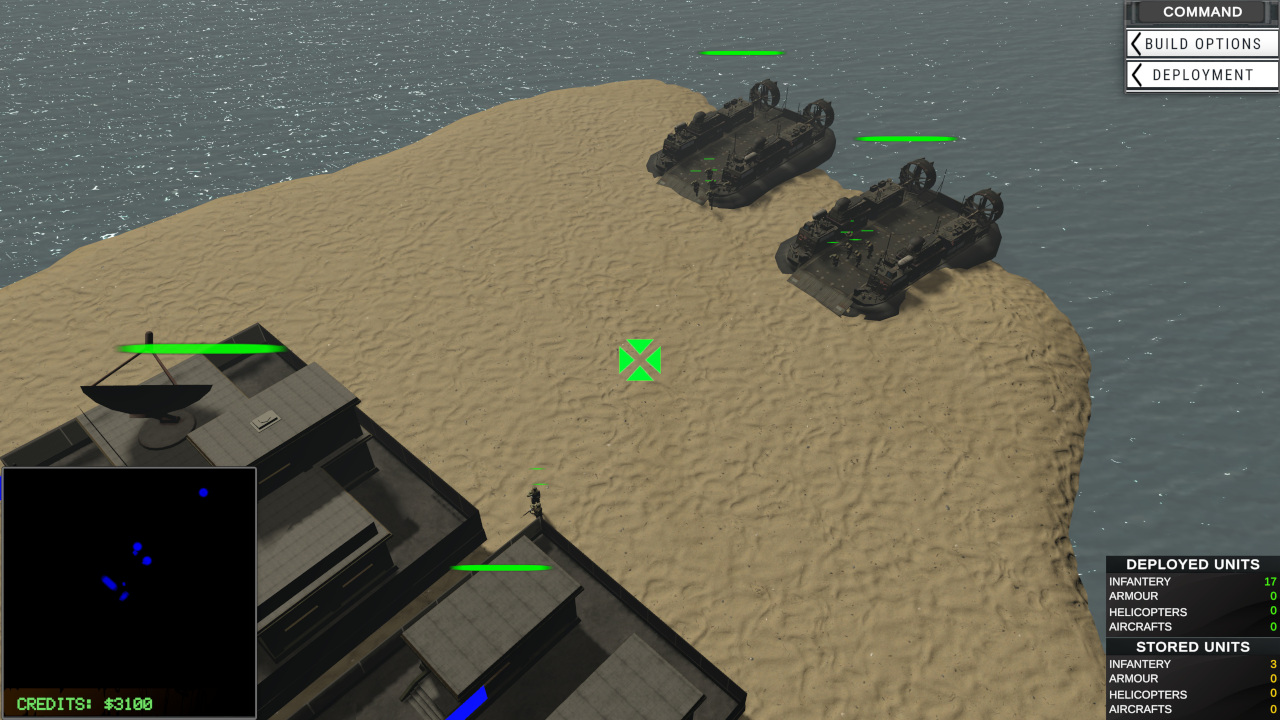Click the blue construction progress bar on the building
1280x720 pixels.
473,701
